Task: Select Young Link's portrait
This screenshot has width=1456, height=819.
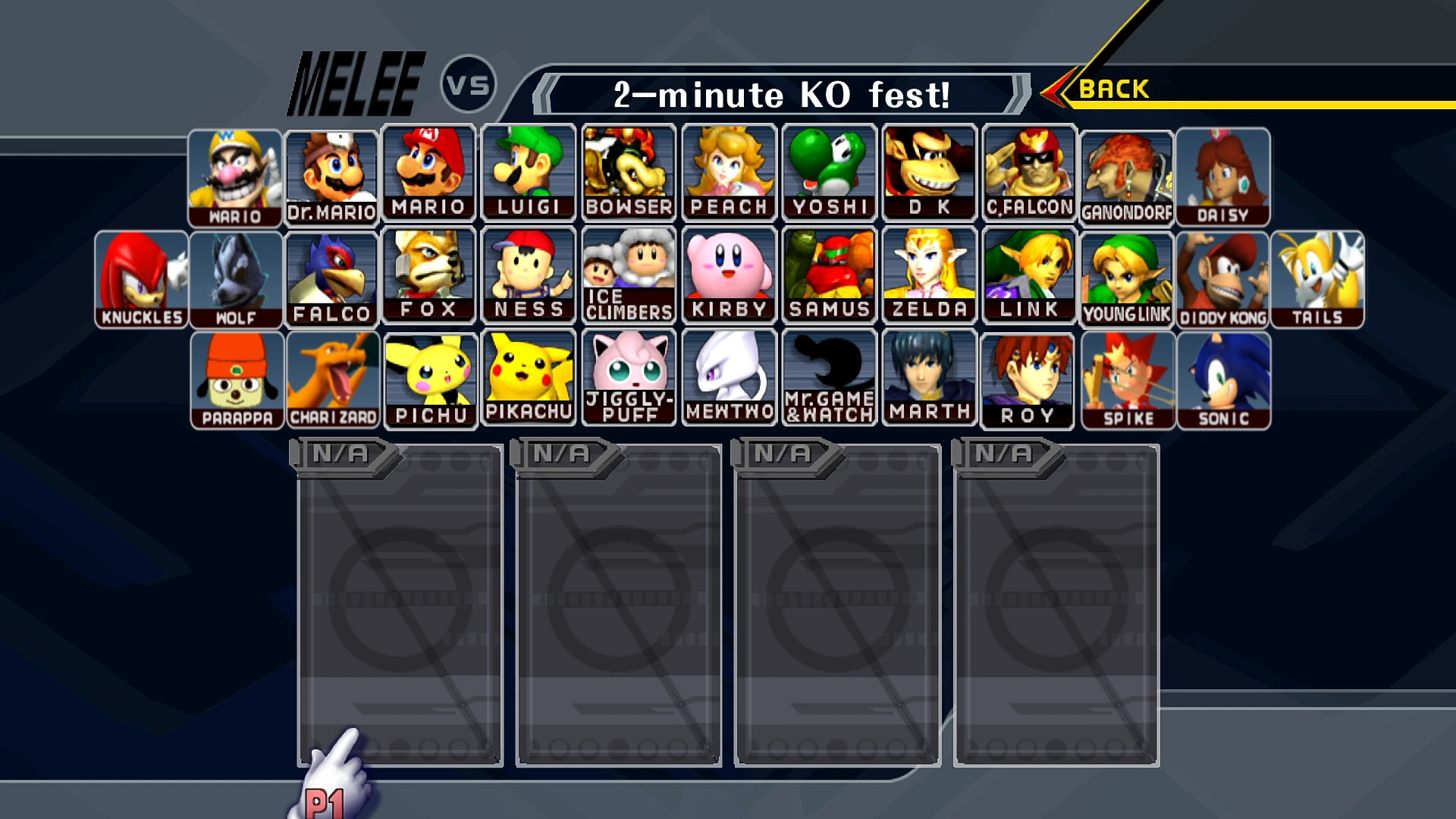Action: tap(1127, 275)
